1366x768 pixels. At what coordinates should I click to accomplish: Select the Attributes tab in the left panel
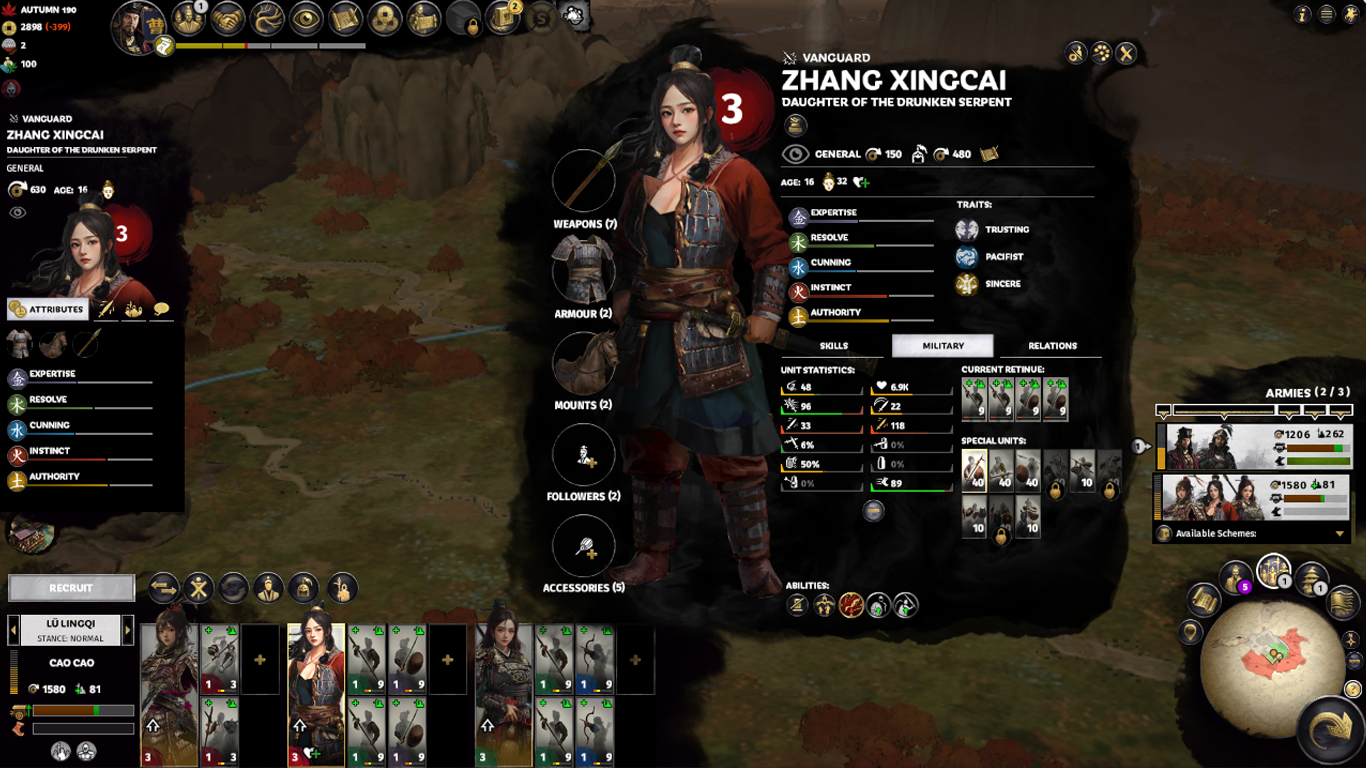47,310
